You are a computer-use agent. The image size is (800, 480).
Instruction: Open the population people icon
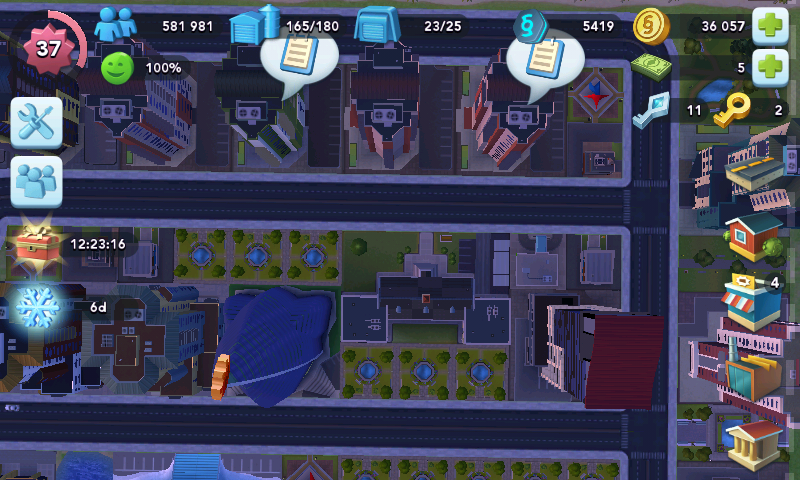click(115, 24)
